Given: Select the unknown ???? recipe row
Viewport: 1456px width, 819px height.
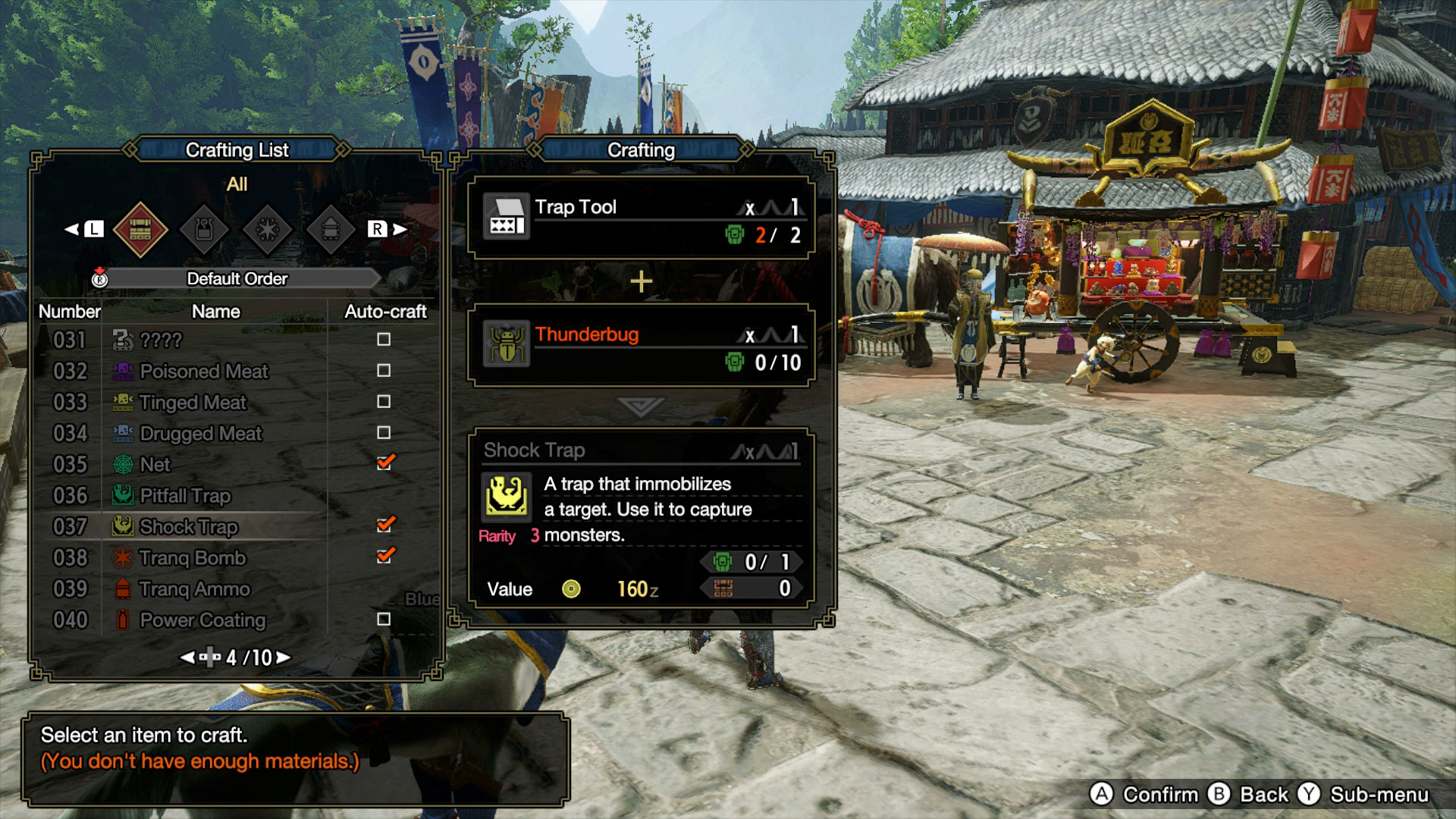Looking at the screenshot, I should click(161, 340).
